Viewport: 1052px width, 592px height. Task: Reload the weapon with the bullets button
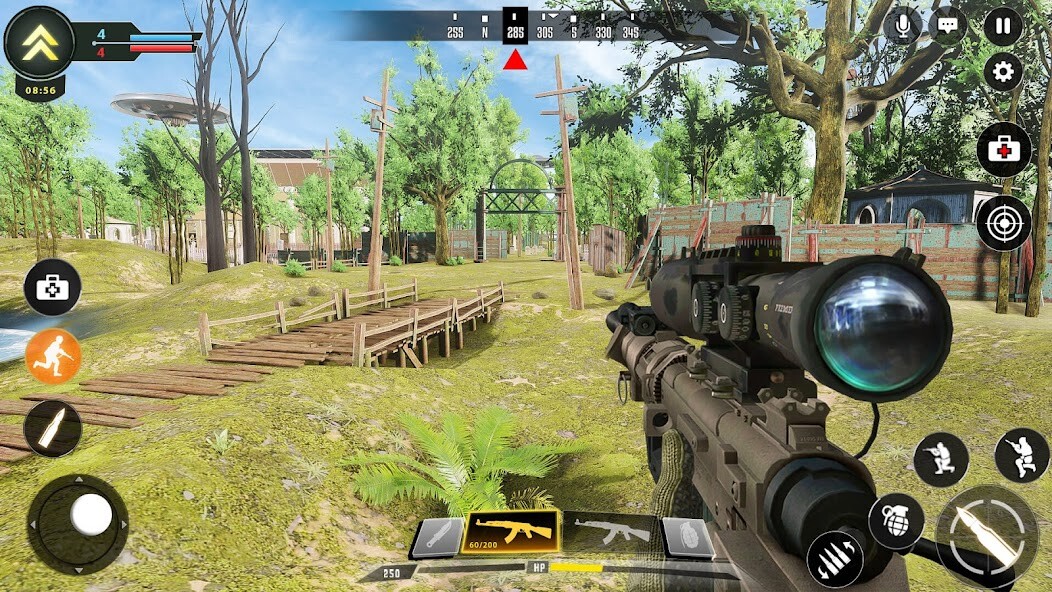pyautogui.click(x=835, y=560)
